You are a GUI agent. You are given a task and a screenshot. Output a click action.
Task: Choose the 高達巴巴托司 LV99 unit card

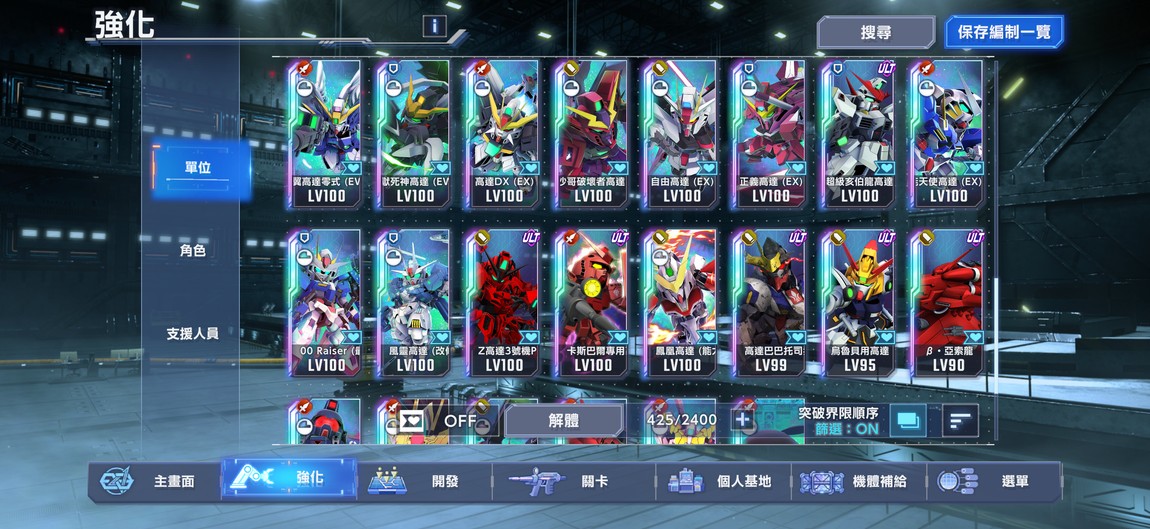click(x=770, y=303)
